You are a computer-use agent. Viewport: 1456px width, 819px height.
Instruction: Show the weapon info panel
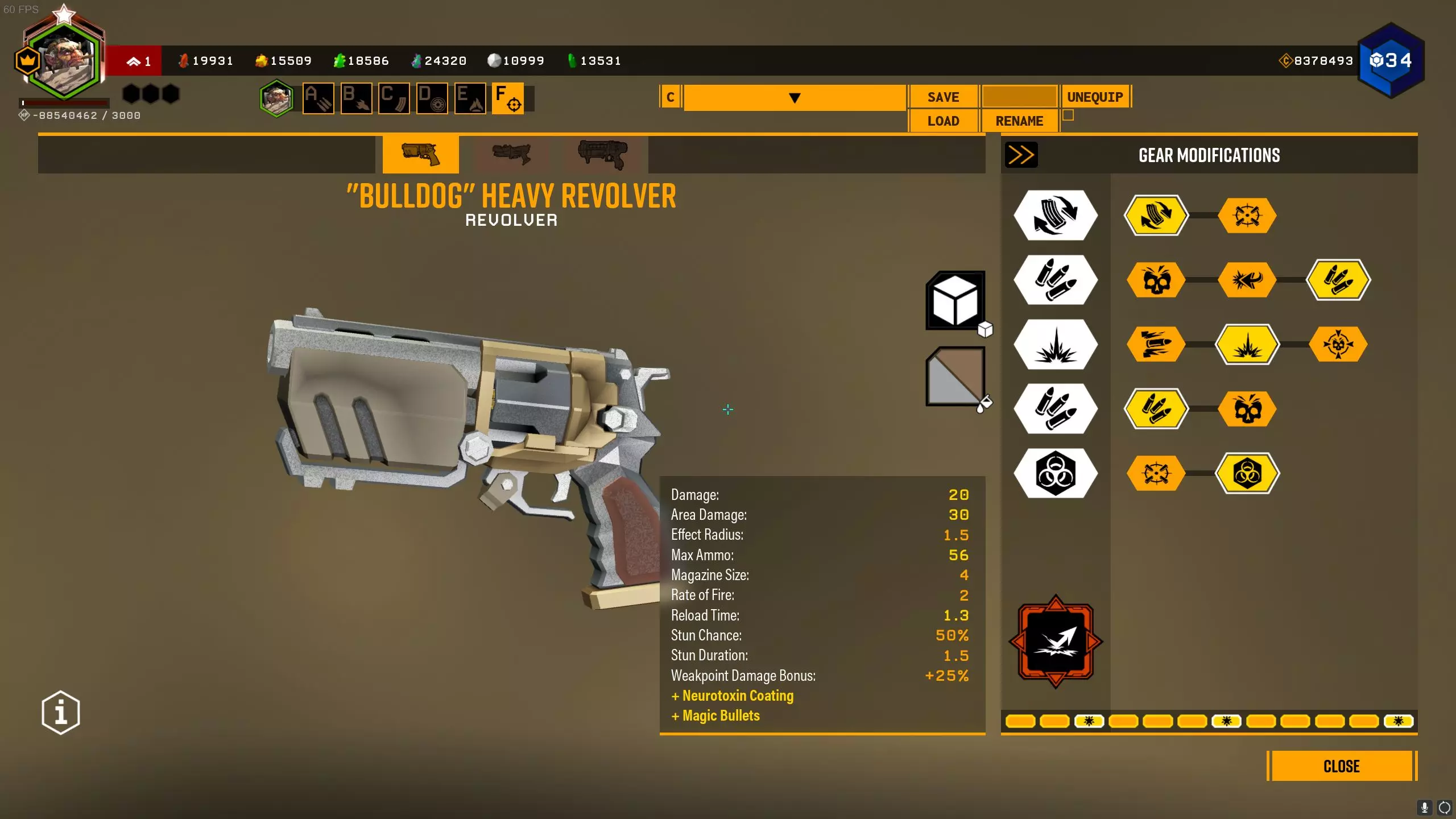click(x=61, y=713)
